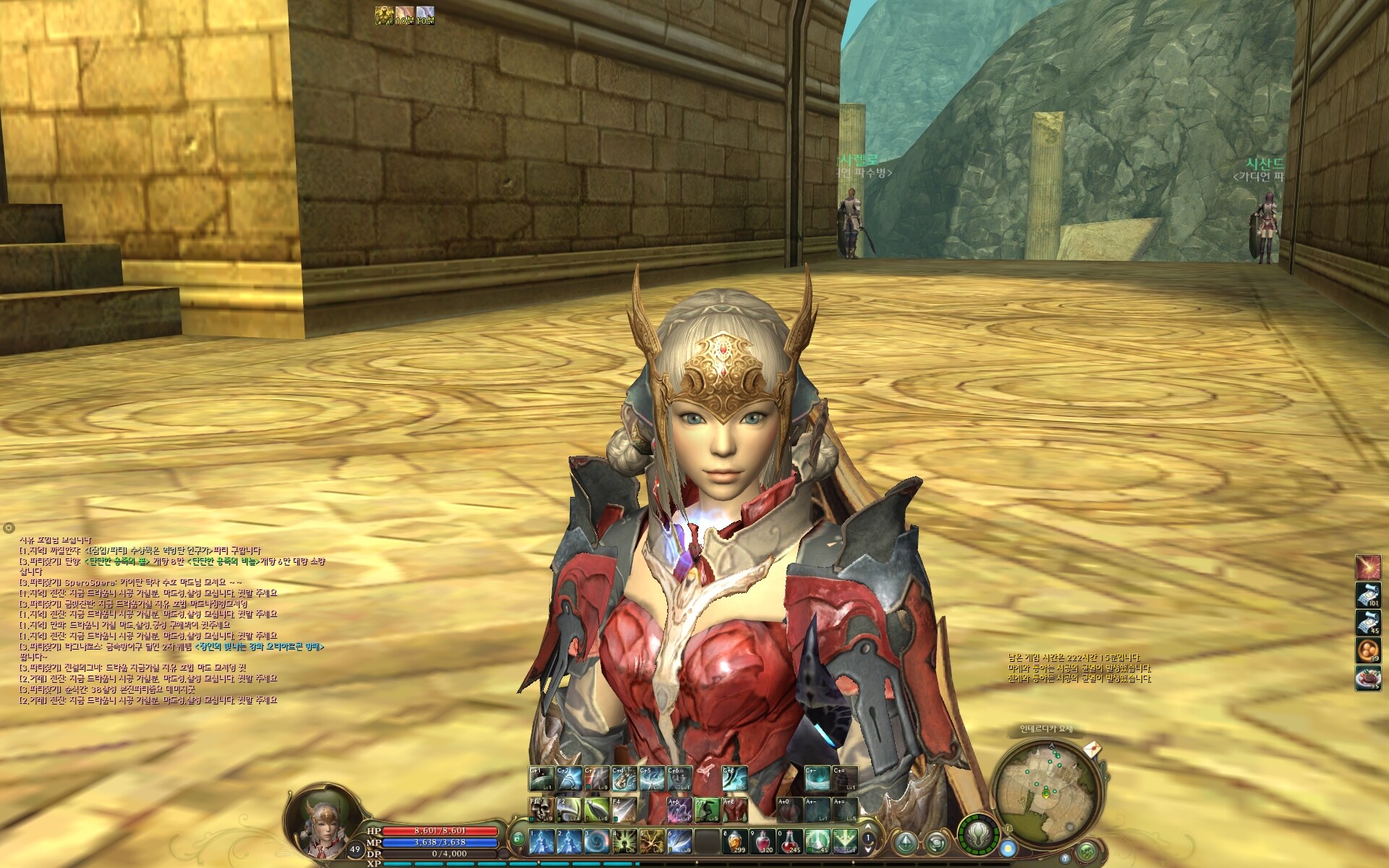This screenshot has height=868, width=1389.
Task: Use the red starburst item on the side bar
Action: [x=1367, y=567]
